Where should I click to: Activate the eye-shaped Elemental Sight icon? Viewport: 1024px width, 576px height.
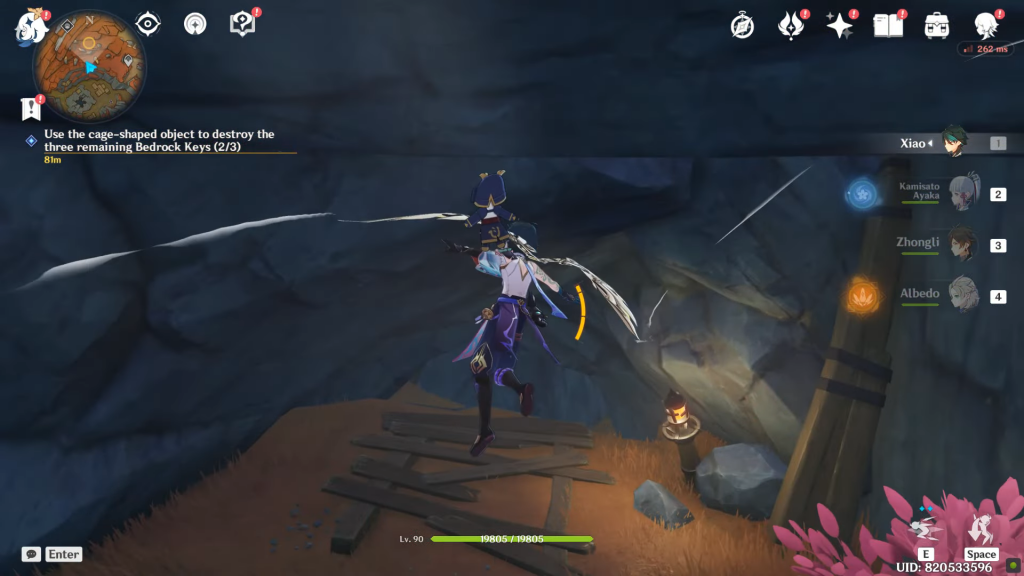[148, 24]
